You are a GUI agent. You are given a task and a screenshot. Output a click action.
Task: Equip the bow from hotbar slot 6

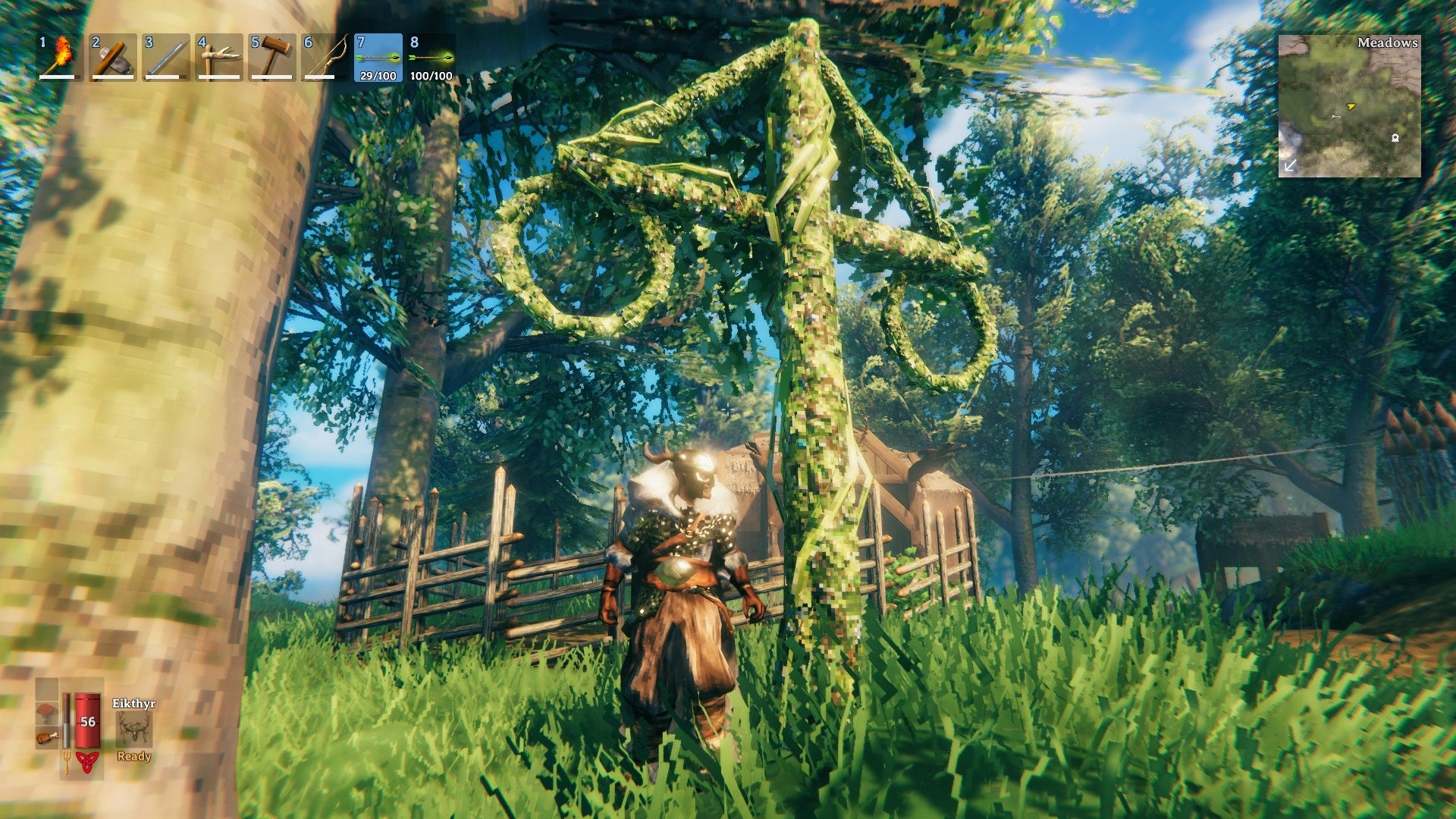click(x=325, y=57)
